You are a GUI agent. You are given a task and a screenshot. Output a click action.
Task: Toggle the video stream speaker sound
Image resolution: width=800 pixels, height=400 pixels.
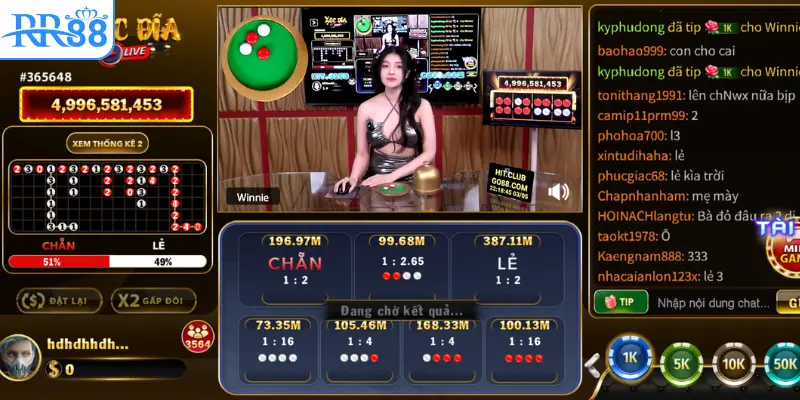pos(559,191)
